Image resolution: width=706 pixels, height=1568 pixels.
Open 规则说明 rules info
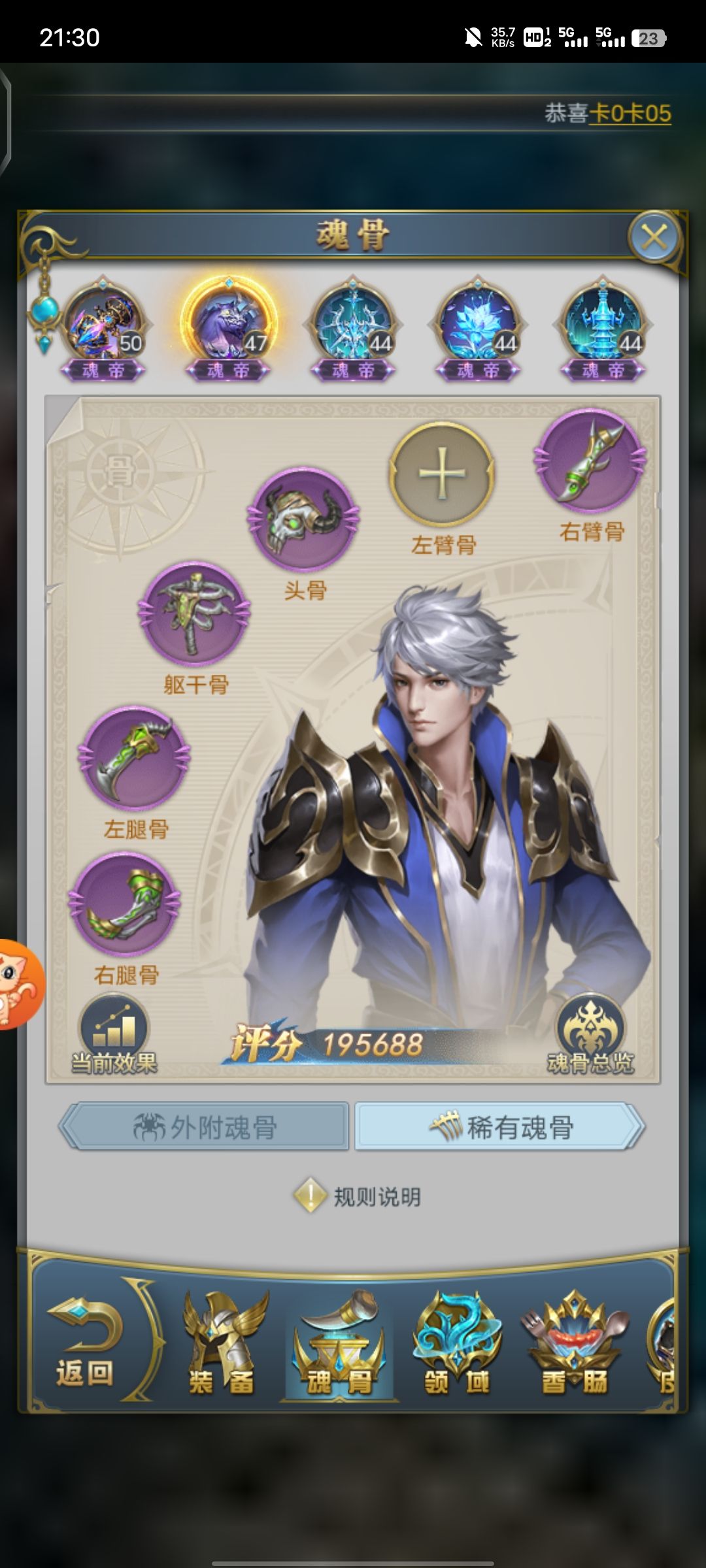click(358, 1197)
